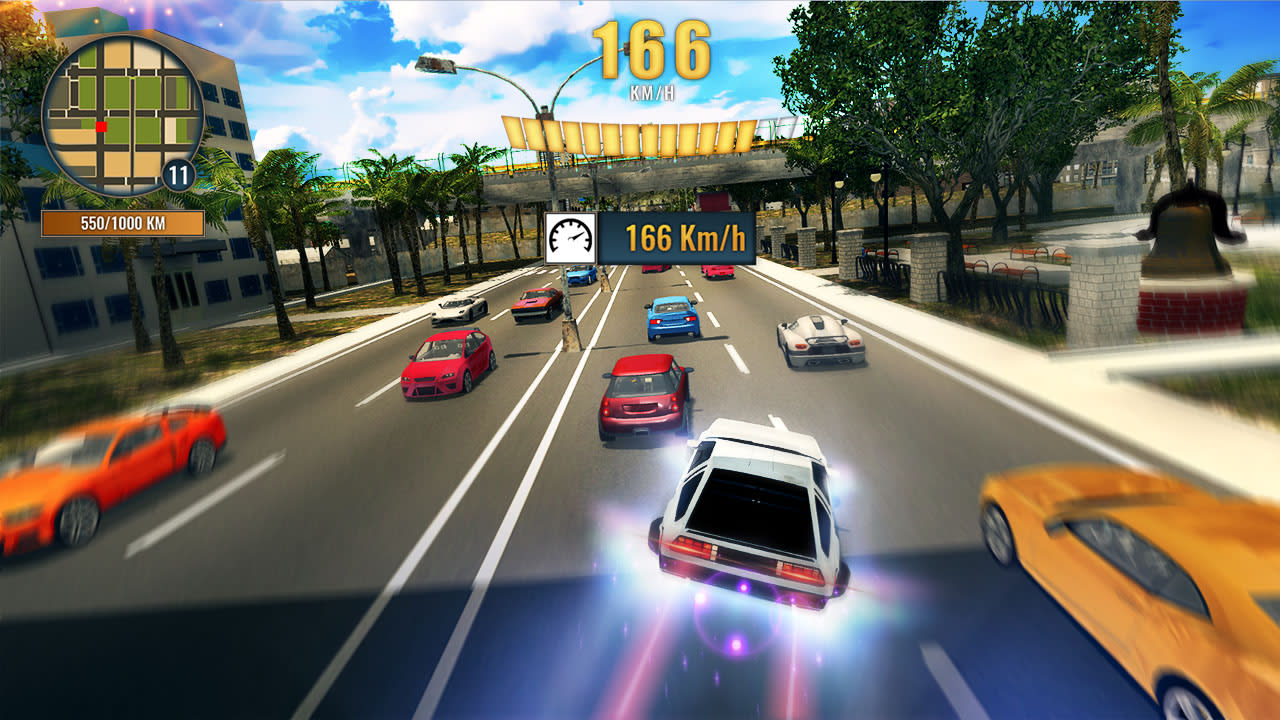Click the red player marker on minimap
Image resolution: width=1280 pixels, height=720 pixels.
pos(100,128)
